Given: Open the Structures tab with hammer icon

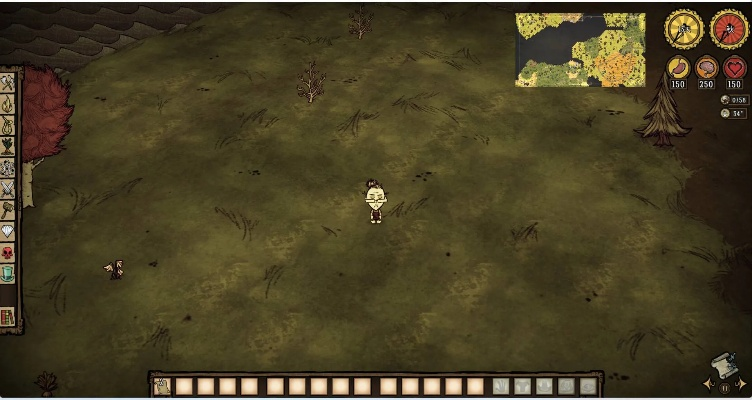Looking at the screenshot, I should click(8, 209).
